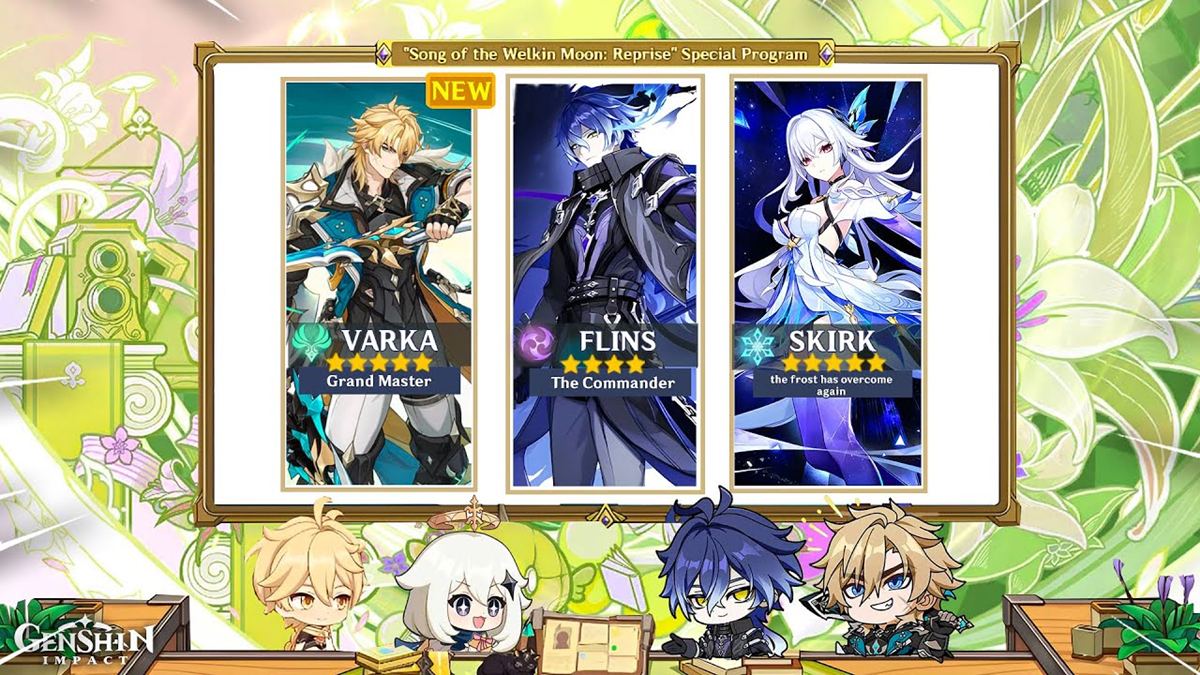The height and width of the screenshot is (675, 1200).
Task: Open the Skirk character card
Action: point(828,283)
